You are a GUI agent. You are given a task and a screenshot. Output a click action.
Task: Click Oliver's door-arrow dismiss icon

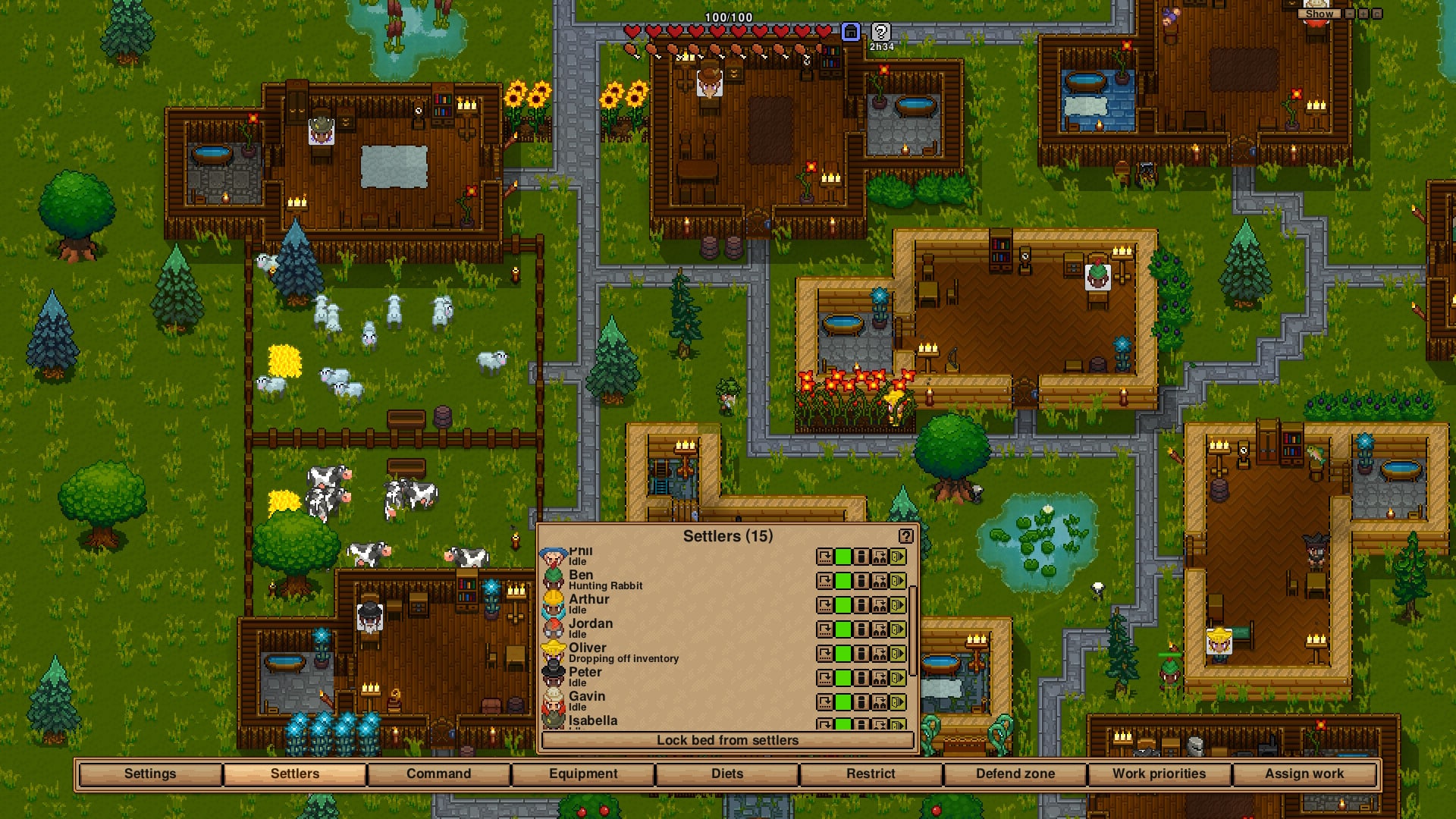898,654
